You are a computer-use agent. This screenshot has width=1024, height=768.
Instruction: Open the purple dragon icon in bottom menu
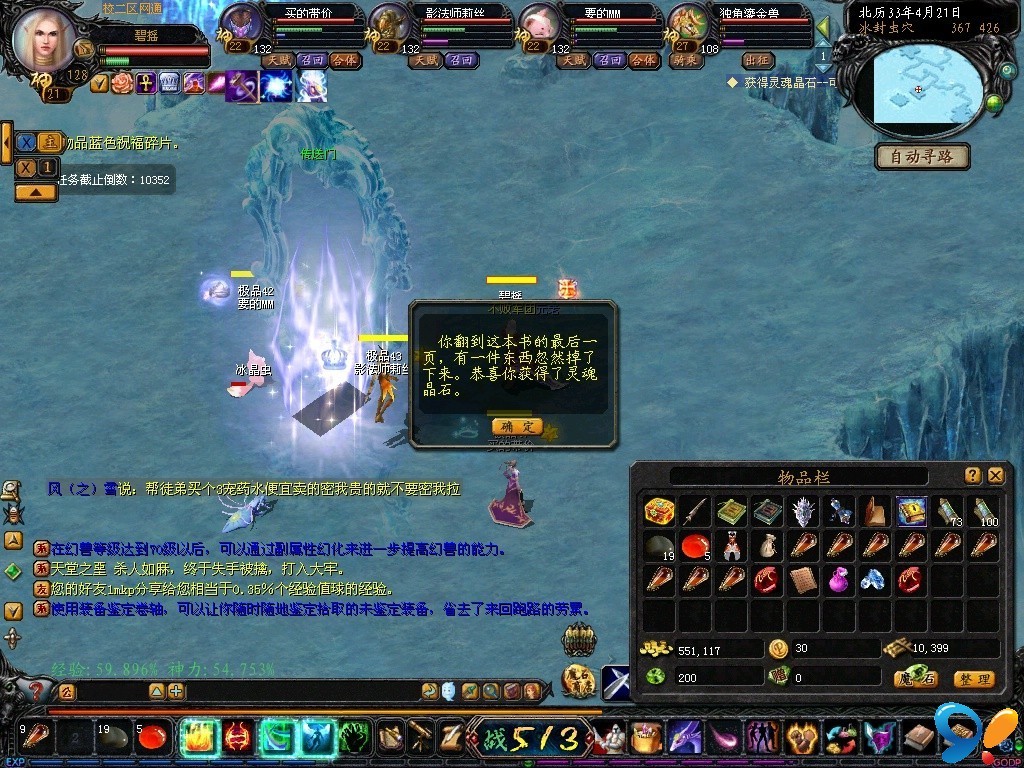pos(684,738)
